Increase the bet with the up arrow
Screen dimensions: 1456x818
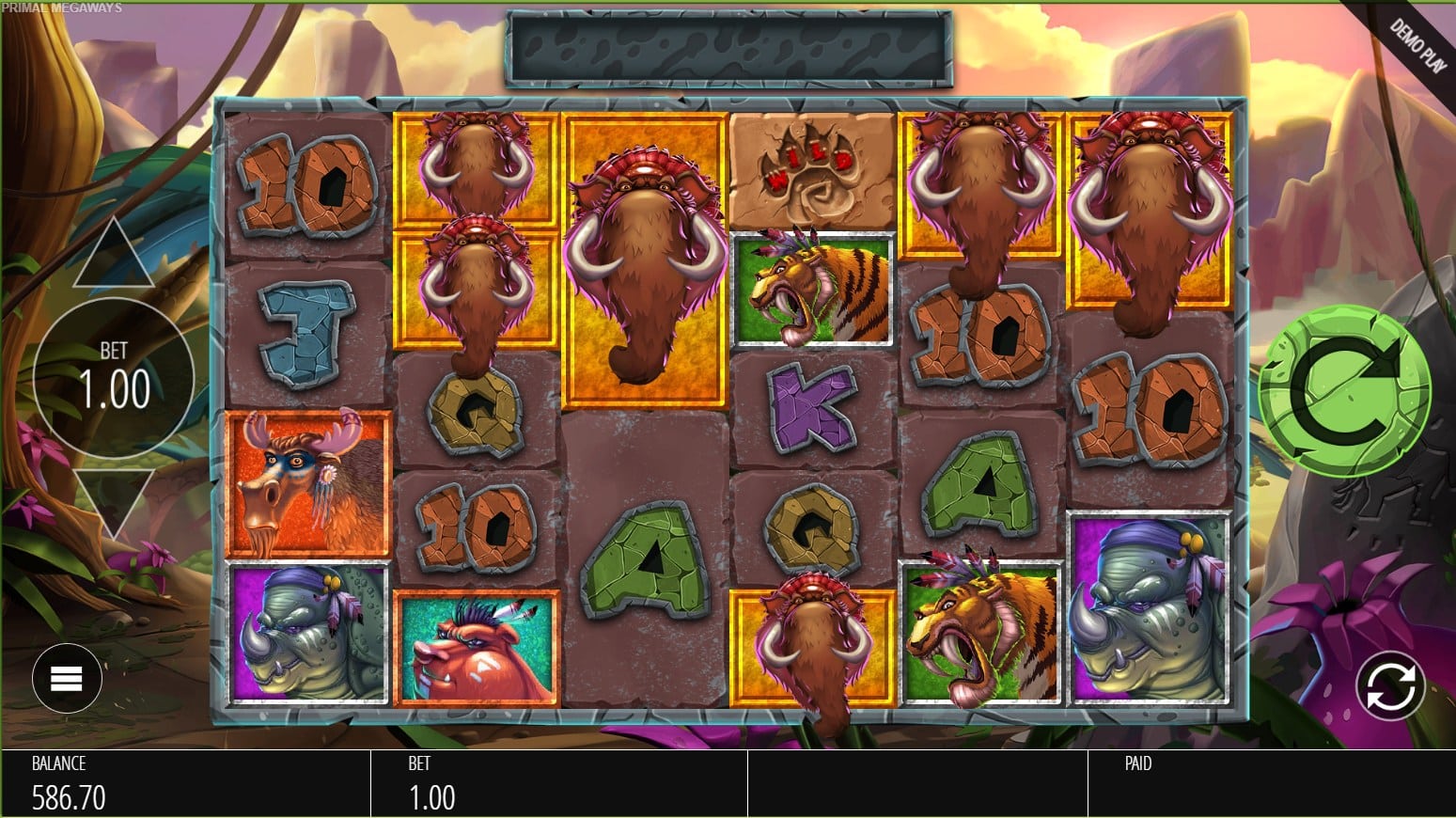pos(114,256)
